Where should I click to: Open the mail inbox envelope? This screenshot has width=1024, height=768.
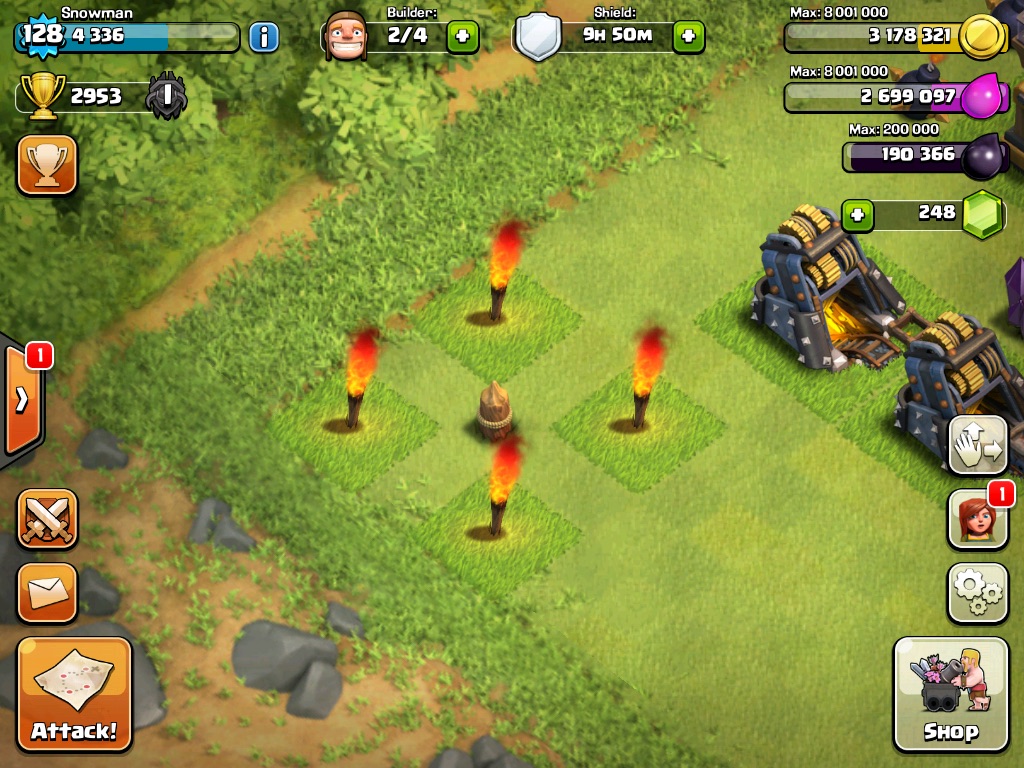click(47, 593)
